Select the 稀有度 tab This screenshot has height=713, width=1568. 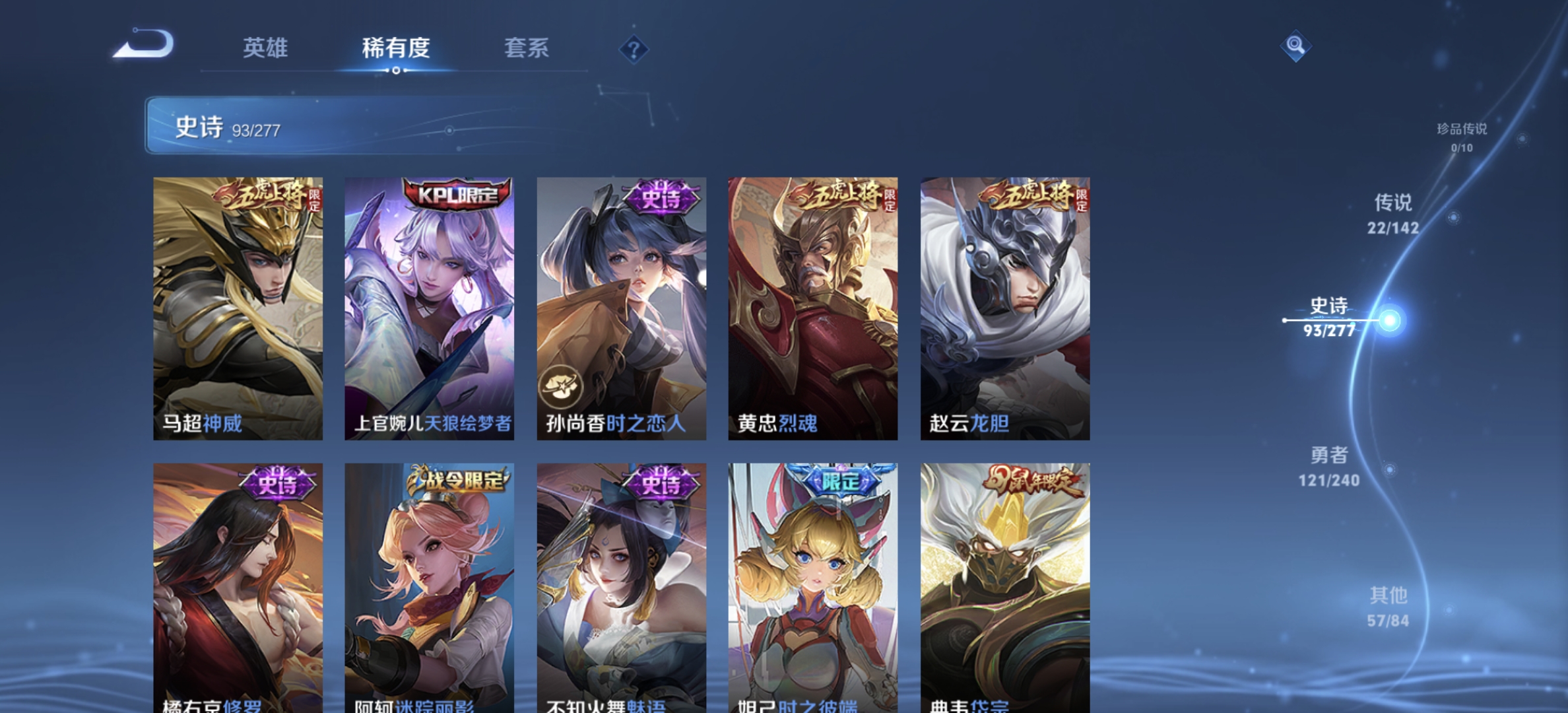tap(395, 49)
